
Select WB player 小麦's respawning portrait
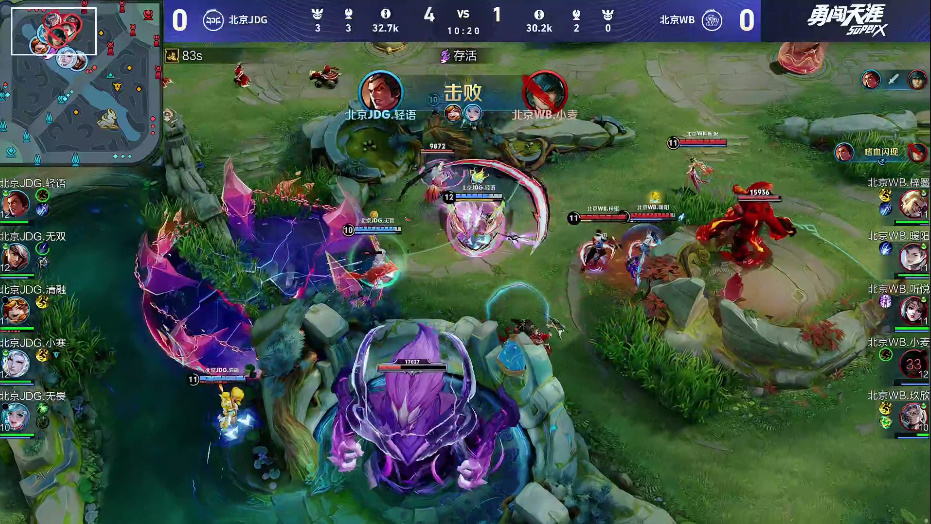(x=913, y=363)
